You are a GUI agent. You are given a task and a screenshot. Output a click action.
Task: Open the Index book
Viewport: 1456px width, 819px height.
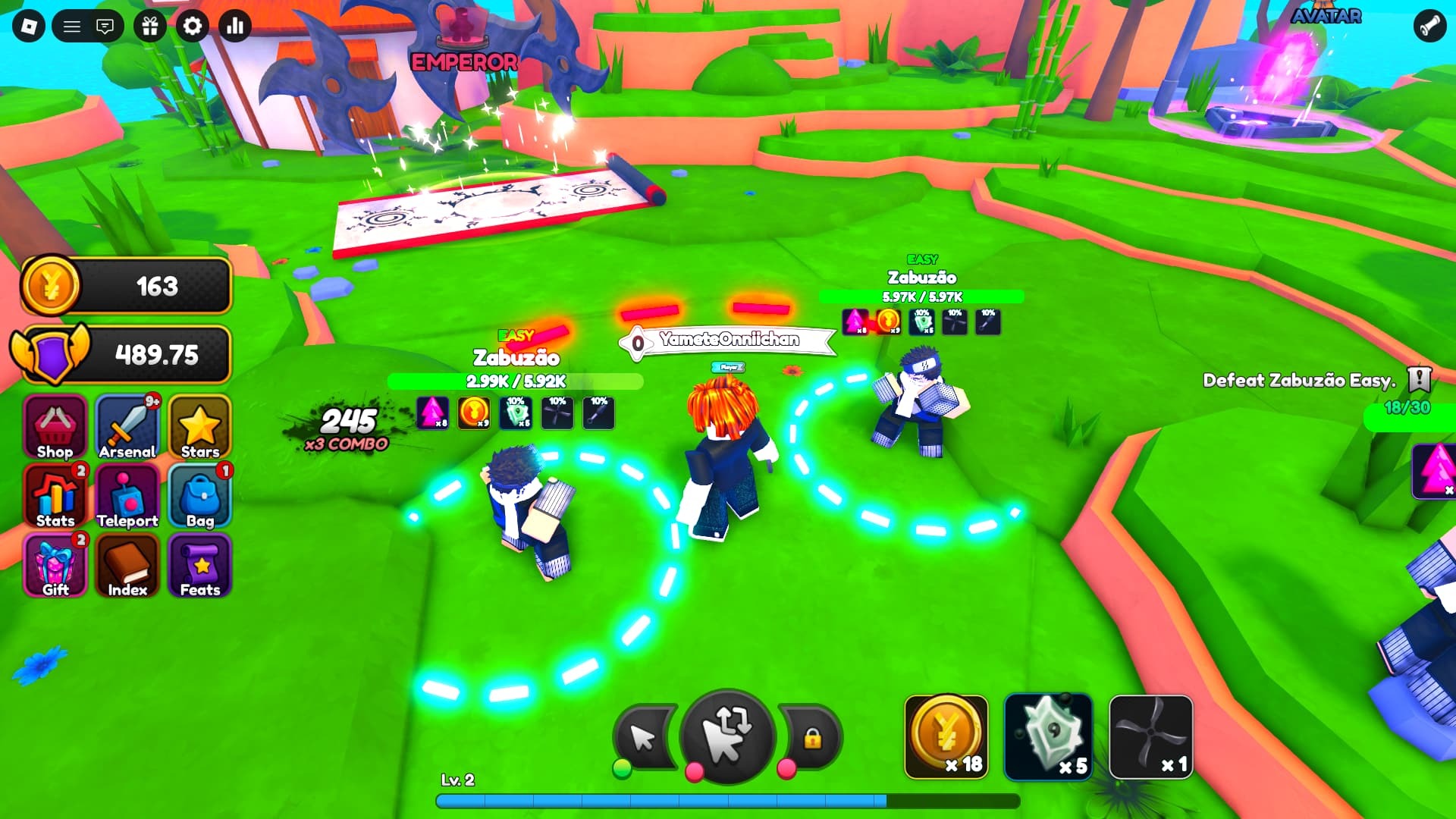point(127,565)
